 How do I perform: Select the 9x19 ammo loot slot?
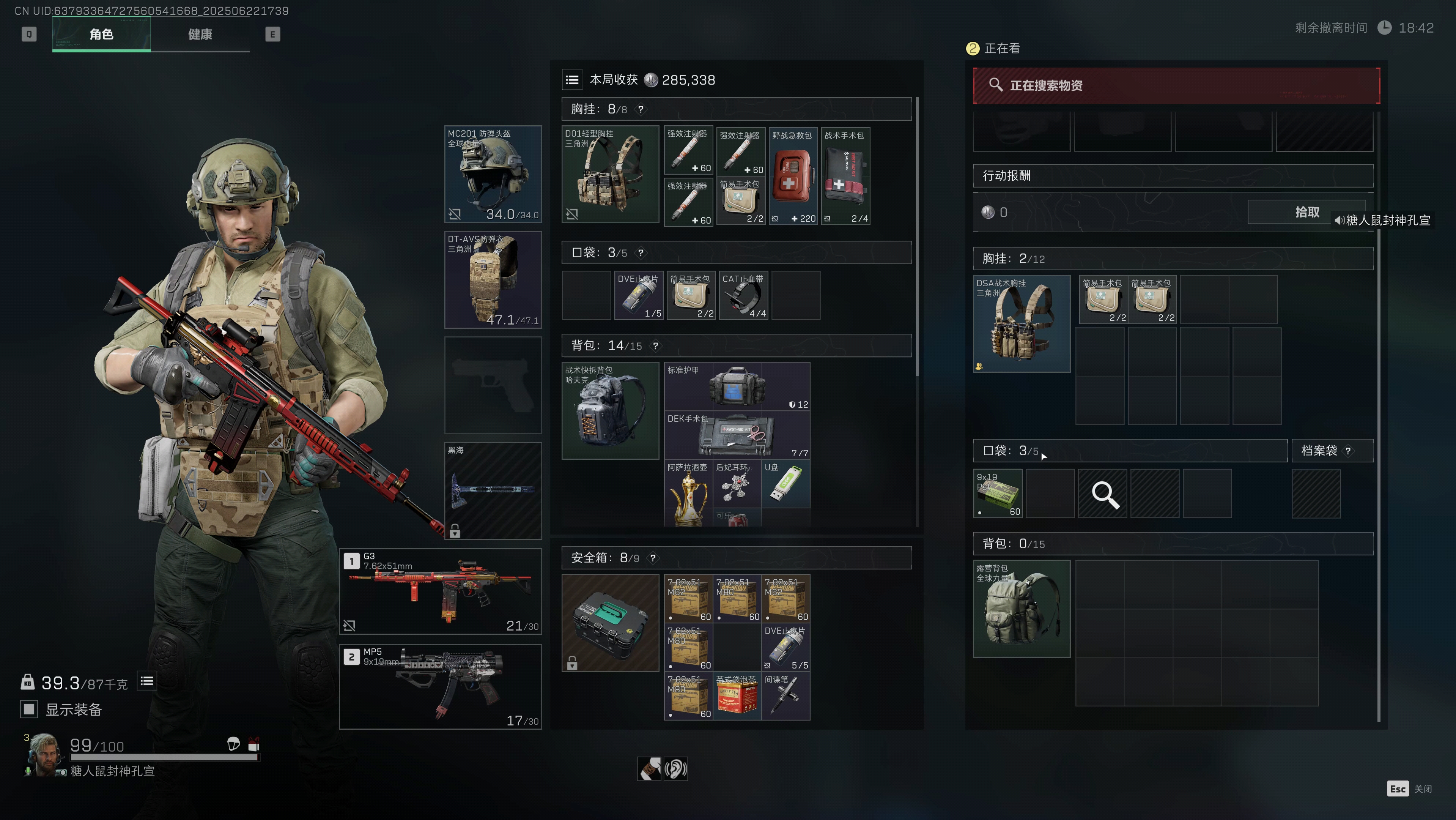tap(998, 494)
